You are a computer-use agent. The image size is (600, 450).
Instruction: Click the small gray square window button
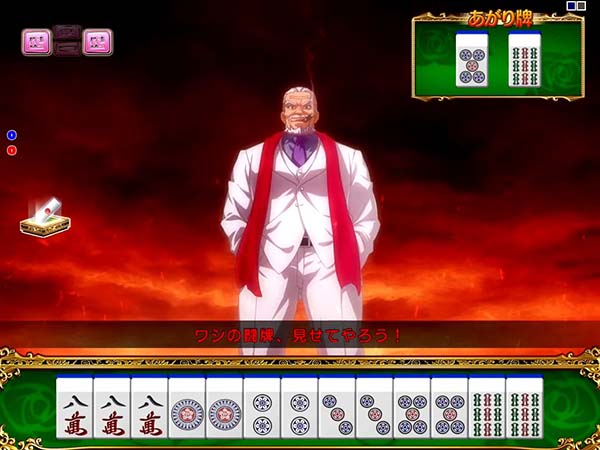[582, 6]
